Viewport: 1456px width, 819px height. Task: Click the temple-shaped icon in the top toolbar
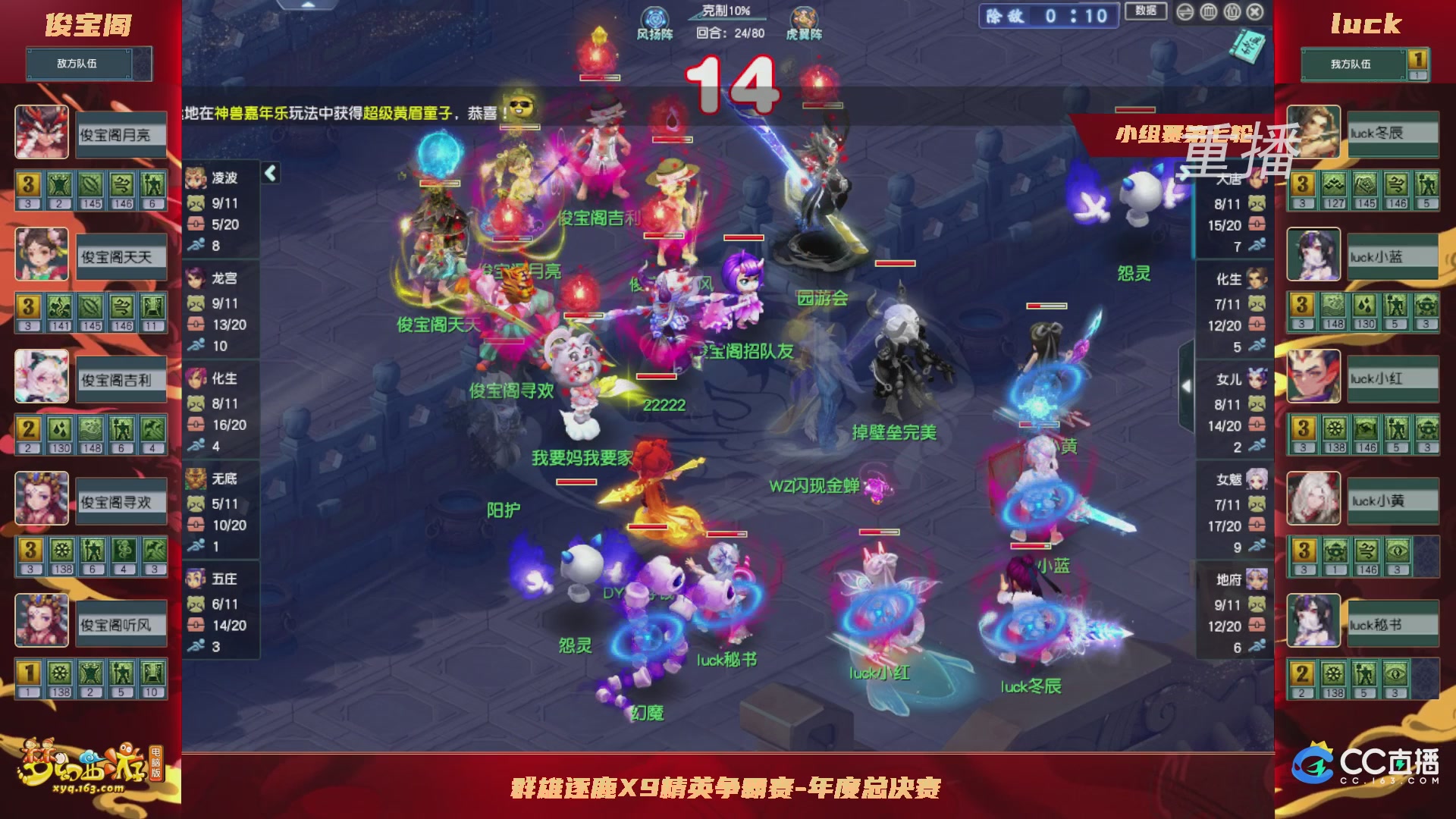(1208, 12)
